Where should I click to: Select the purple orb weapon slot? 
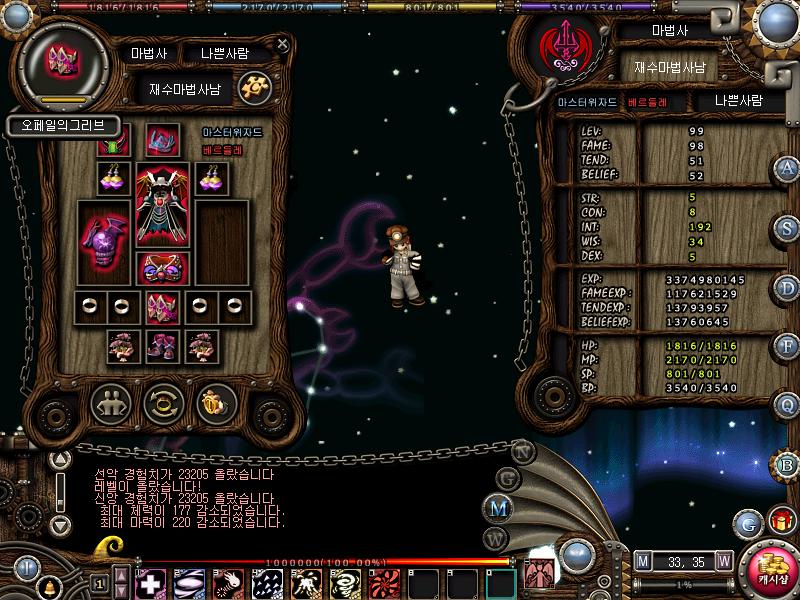tap(104, 243)
